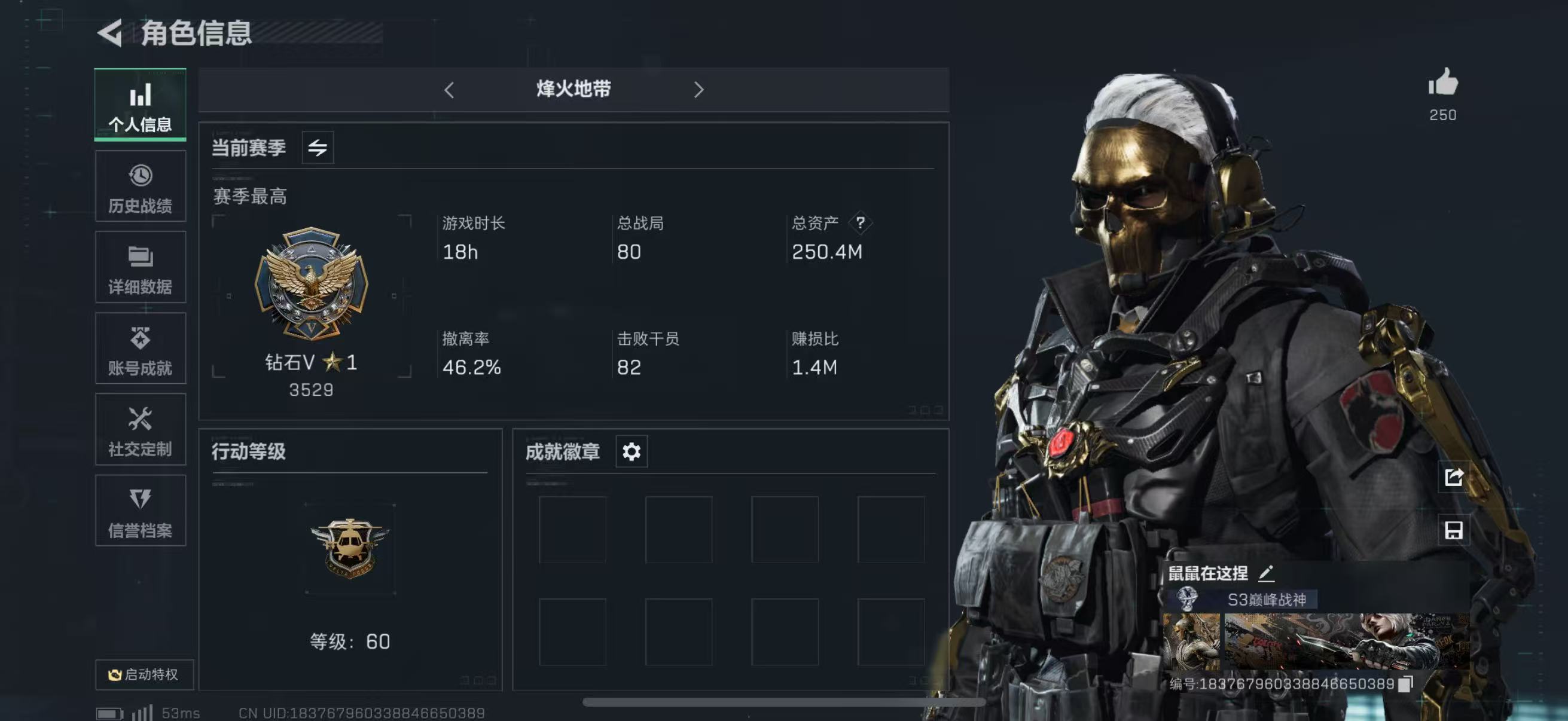
Task: Open the 账号成就 tab
Action: click(x=140, y=349)
